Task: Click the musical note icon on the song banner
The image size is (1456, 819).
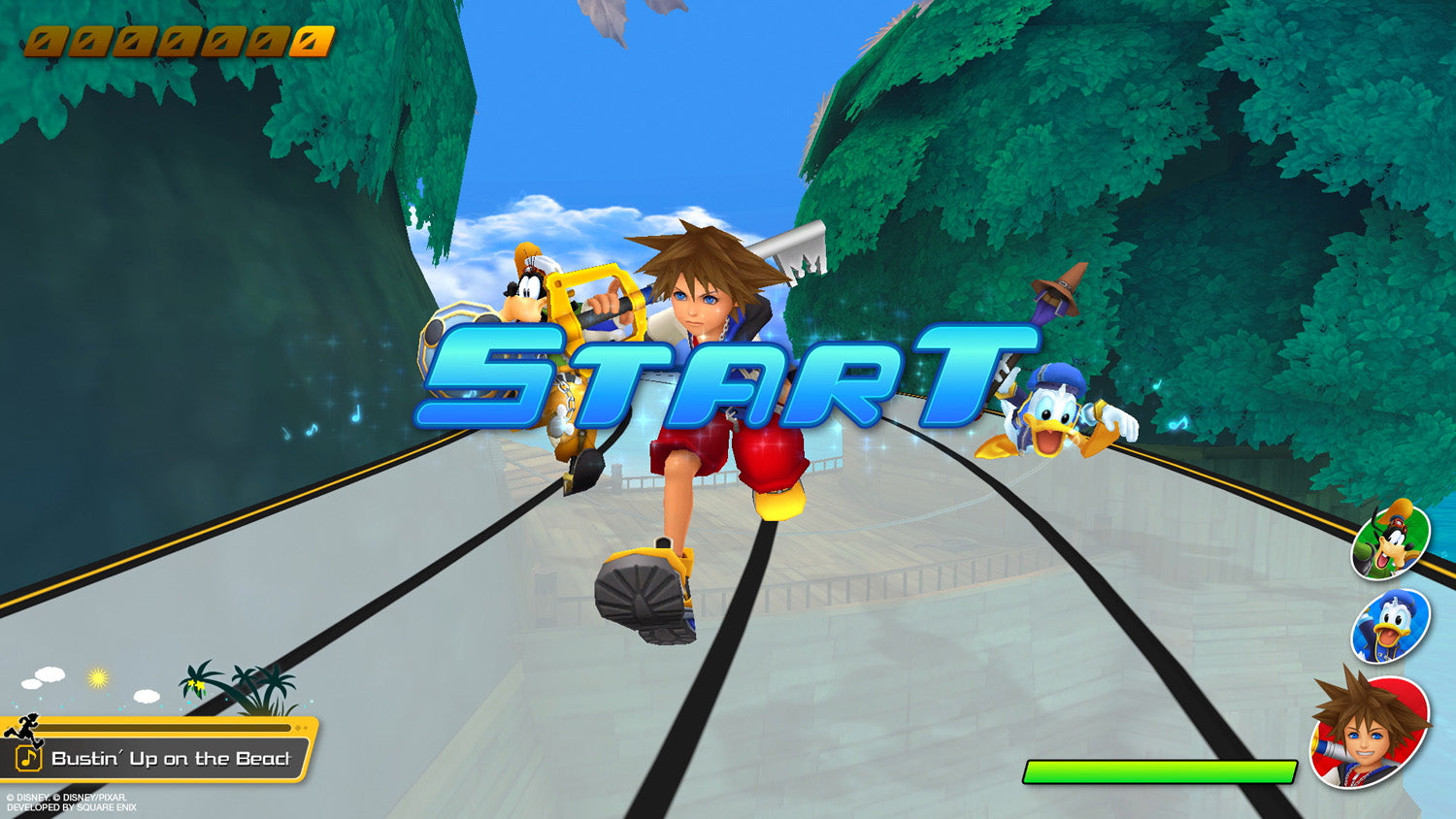Action: (x=29, y=758)
